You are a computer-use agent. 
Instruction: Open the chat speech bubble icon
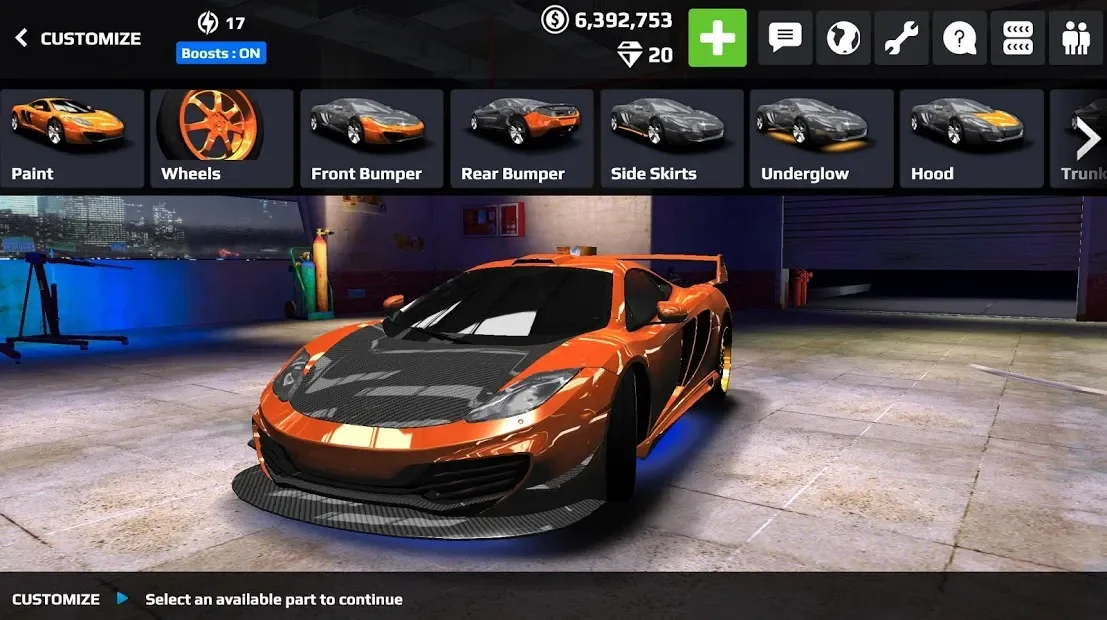pos(785,38)
